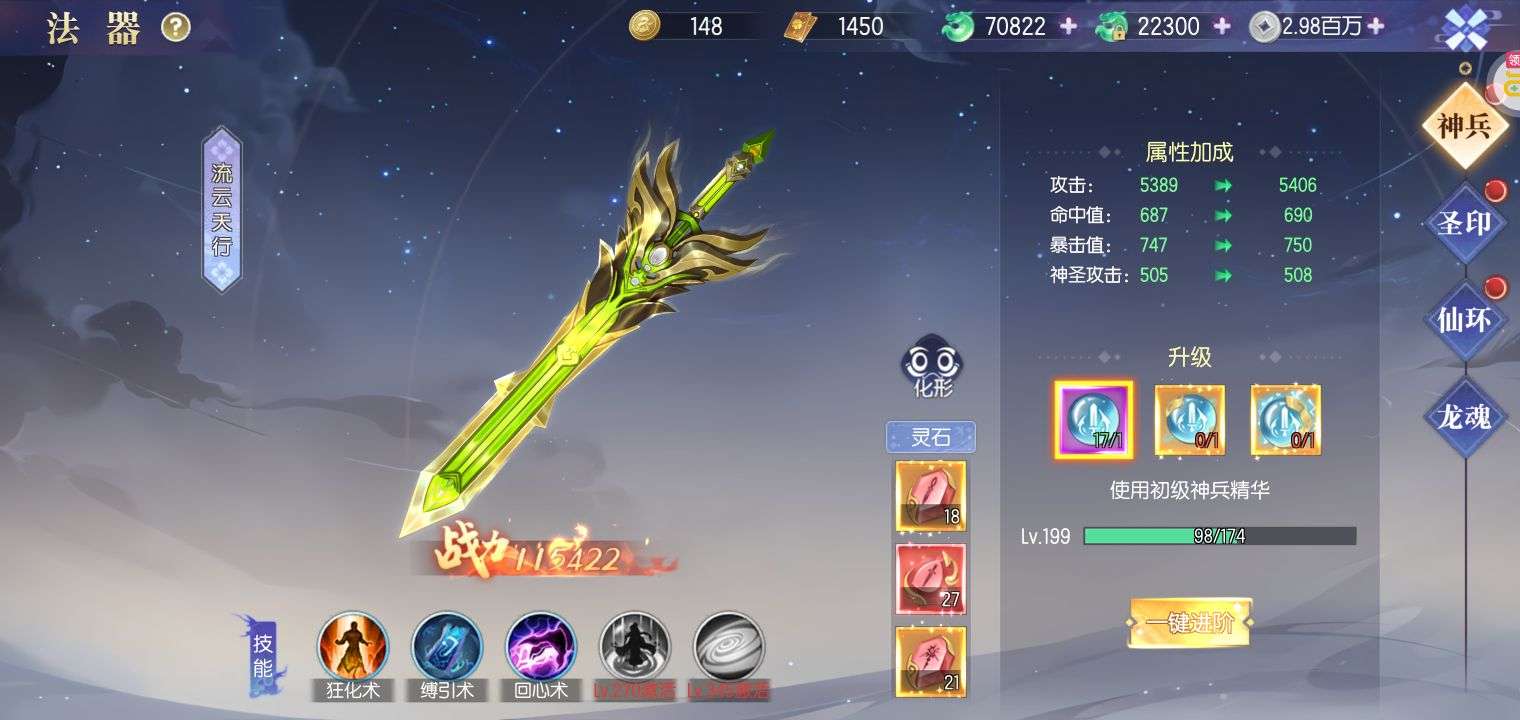Open the 仙环 tab
The width and height of the screenshot is (1520, 720).
pos(1465,319)
